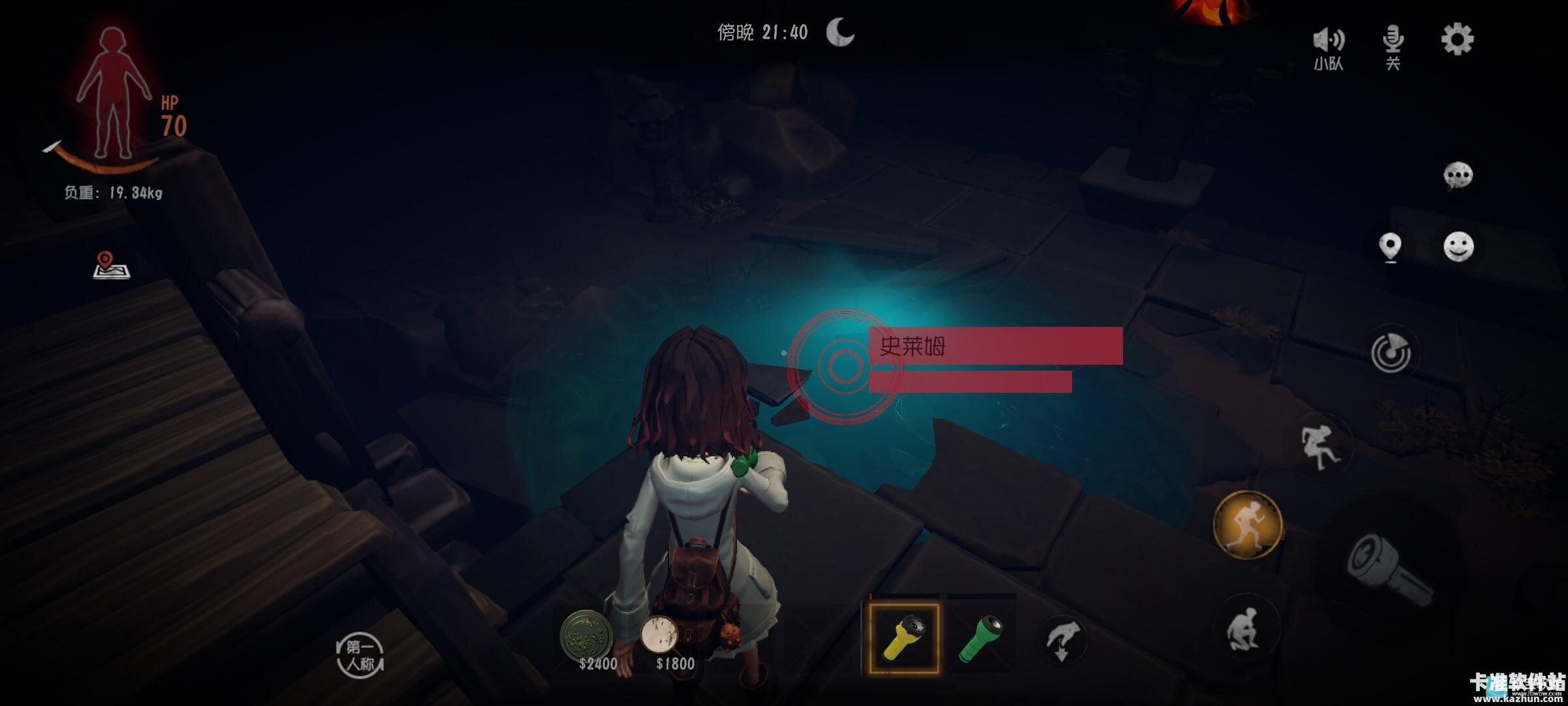The image size is (1568, 706).
Task: Tap the vault over obstacle action icon
Action: tap(1320, 448)
